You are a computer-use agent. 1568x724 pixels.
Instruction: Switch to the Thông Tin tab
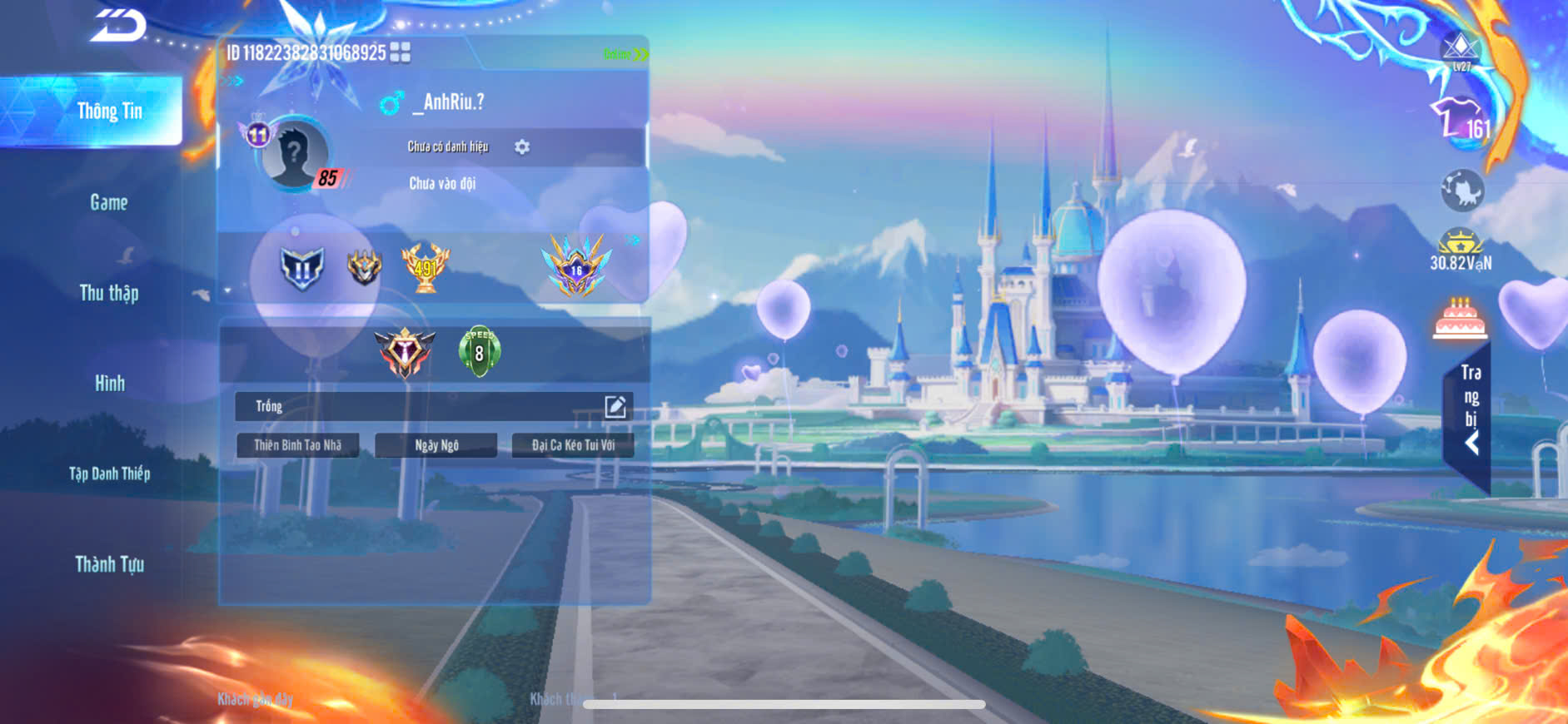109,112
